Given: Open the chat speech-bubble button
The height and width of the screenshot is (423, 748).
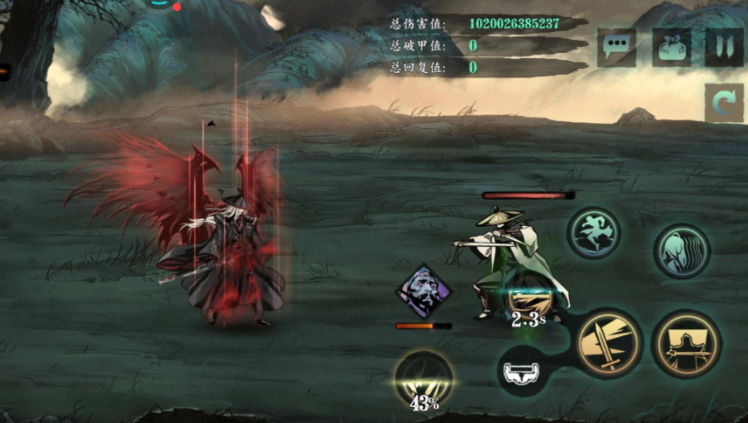Looking at the screenshot, I should [x=617, y=48].
